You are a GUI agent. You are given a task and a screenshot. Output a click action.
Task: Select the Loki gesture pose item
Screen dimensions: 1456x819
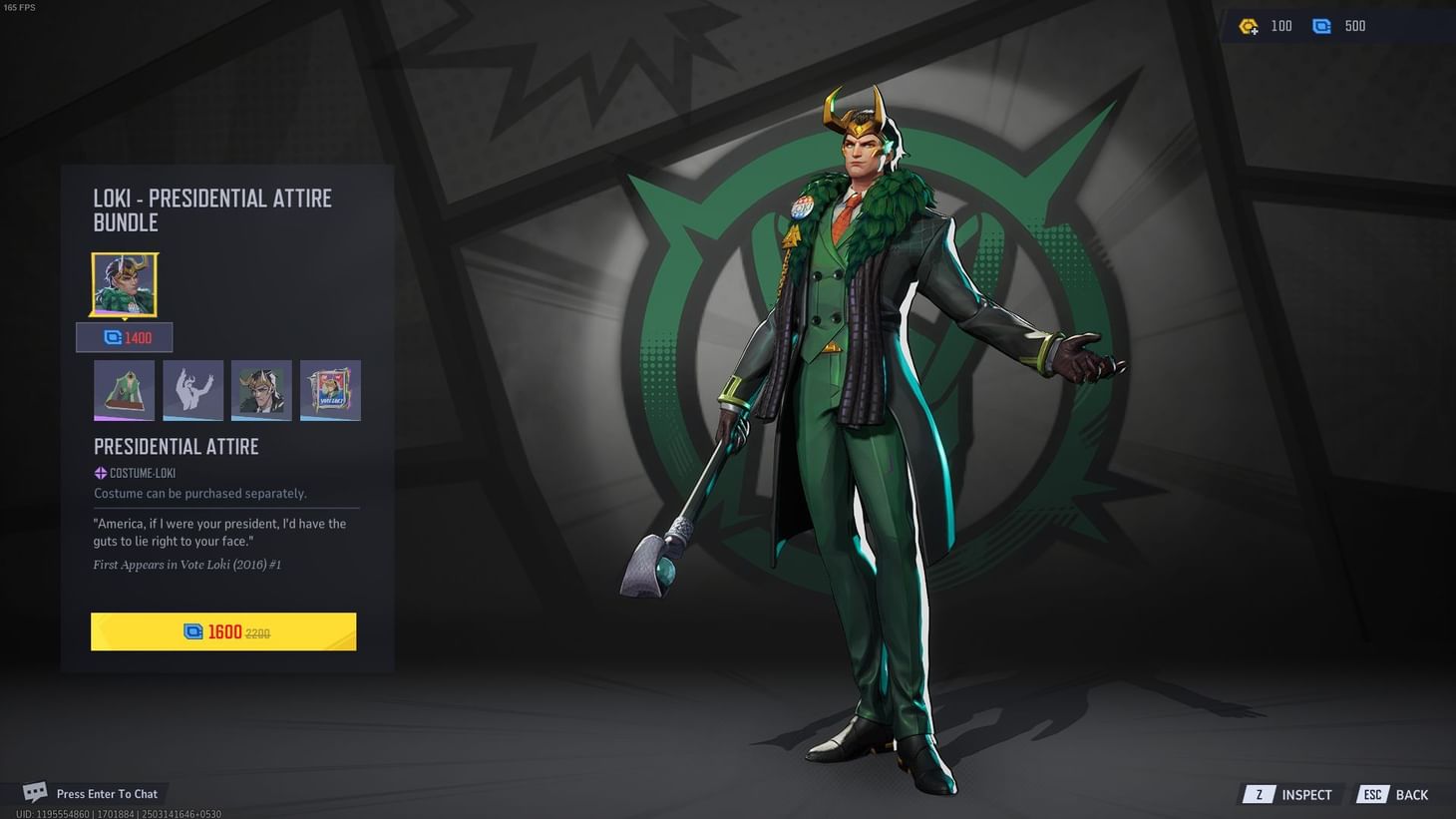coord(192,389)
